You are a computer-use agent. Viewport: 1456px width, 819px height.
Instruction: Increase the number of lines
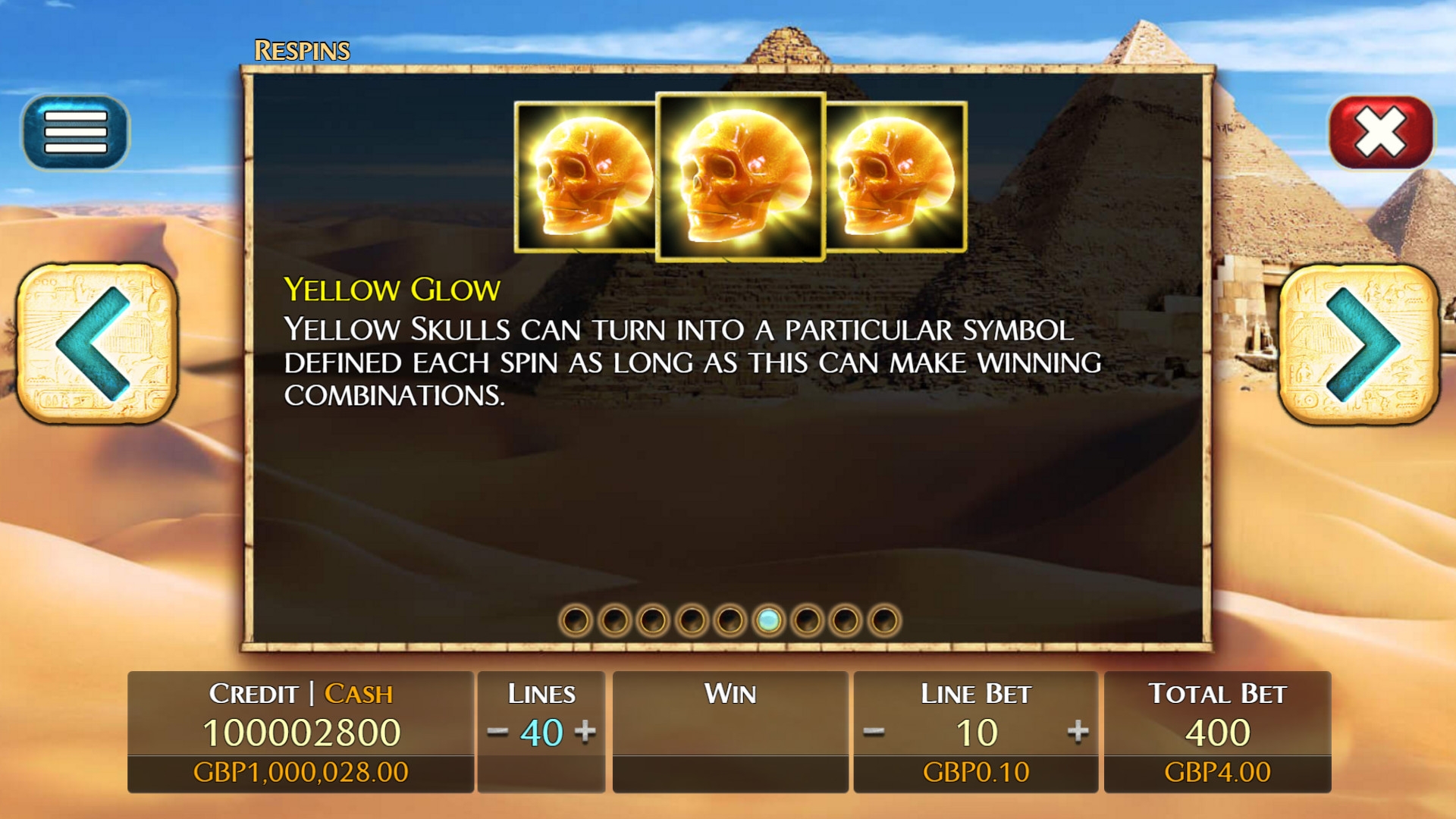click(585, 732)
